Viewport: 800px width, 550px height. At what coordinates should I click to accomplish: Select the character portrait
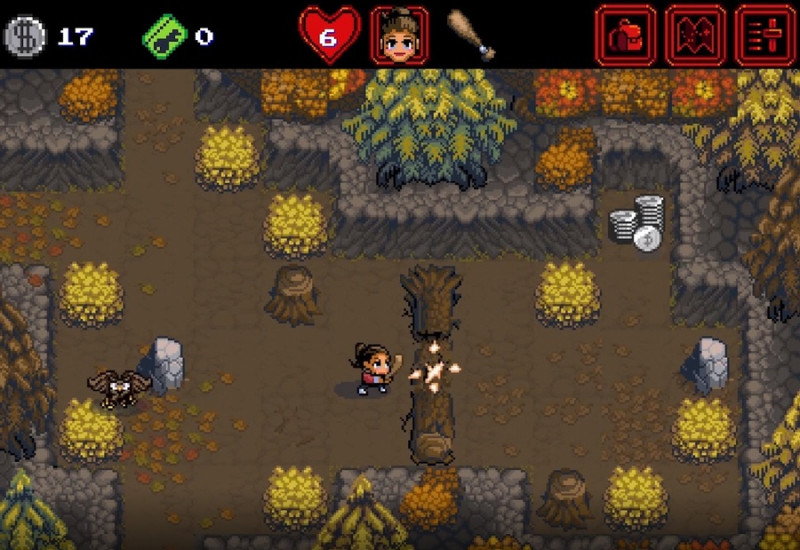(x=400, y=36)
